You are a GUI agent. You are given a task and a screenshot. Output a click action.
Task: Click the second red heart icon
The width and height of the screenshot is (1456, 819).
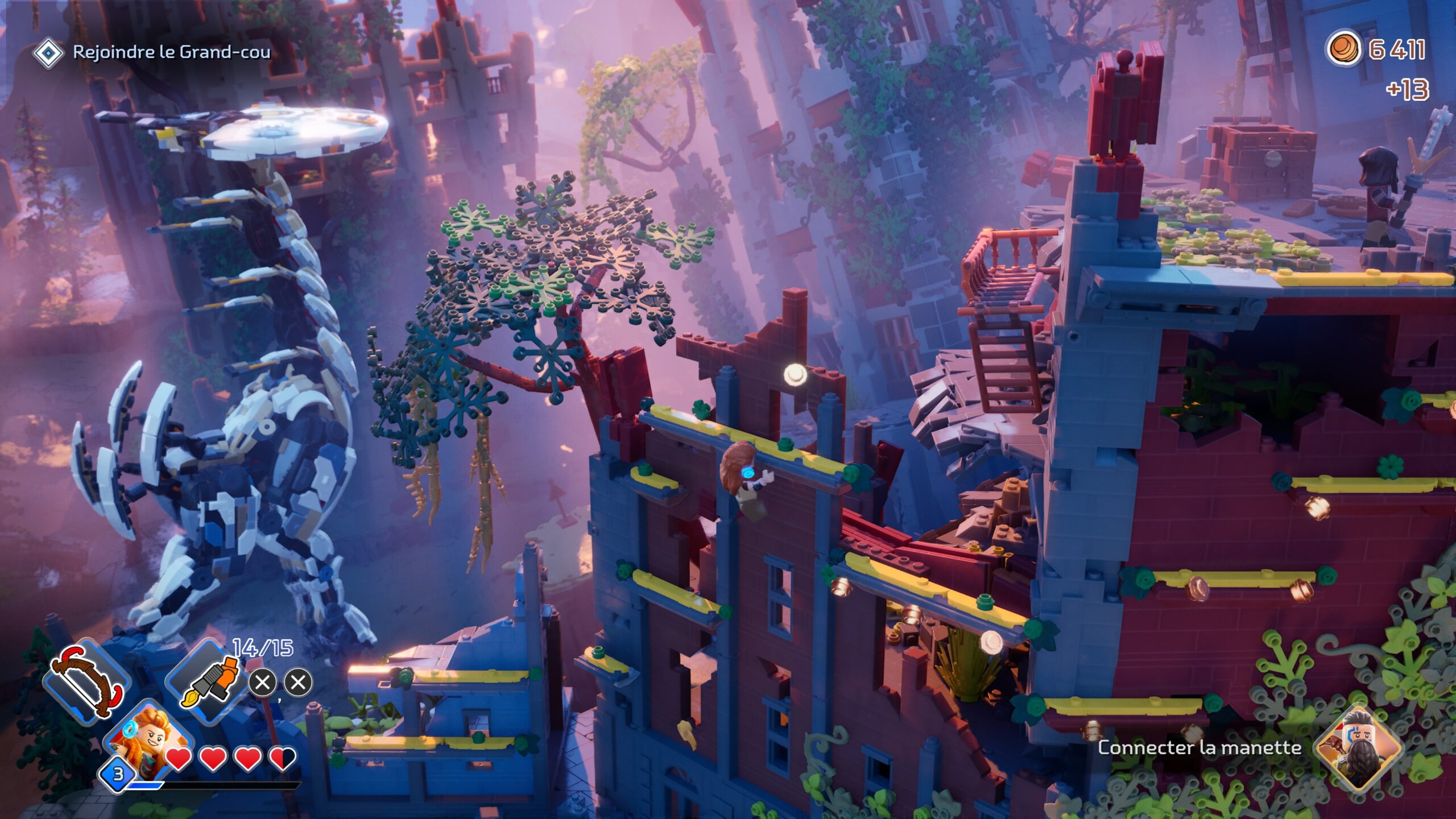212,758
